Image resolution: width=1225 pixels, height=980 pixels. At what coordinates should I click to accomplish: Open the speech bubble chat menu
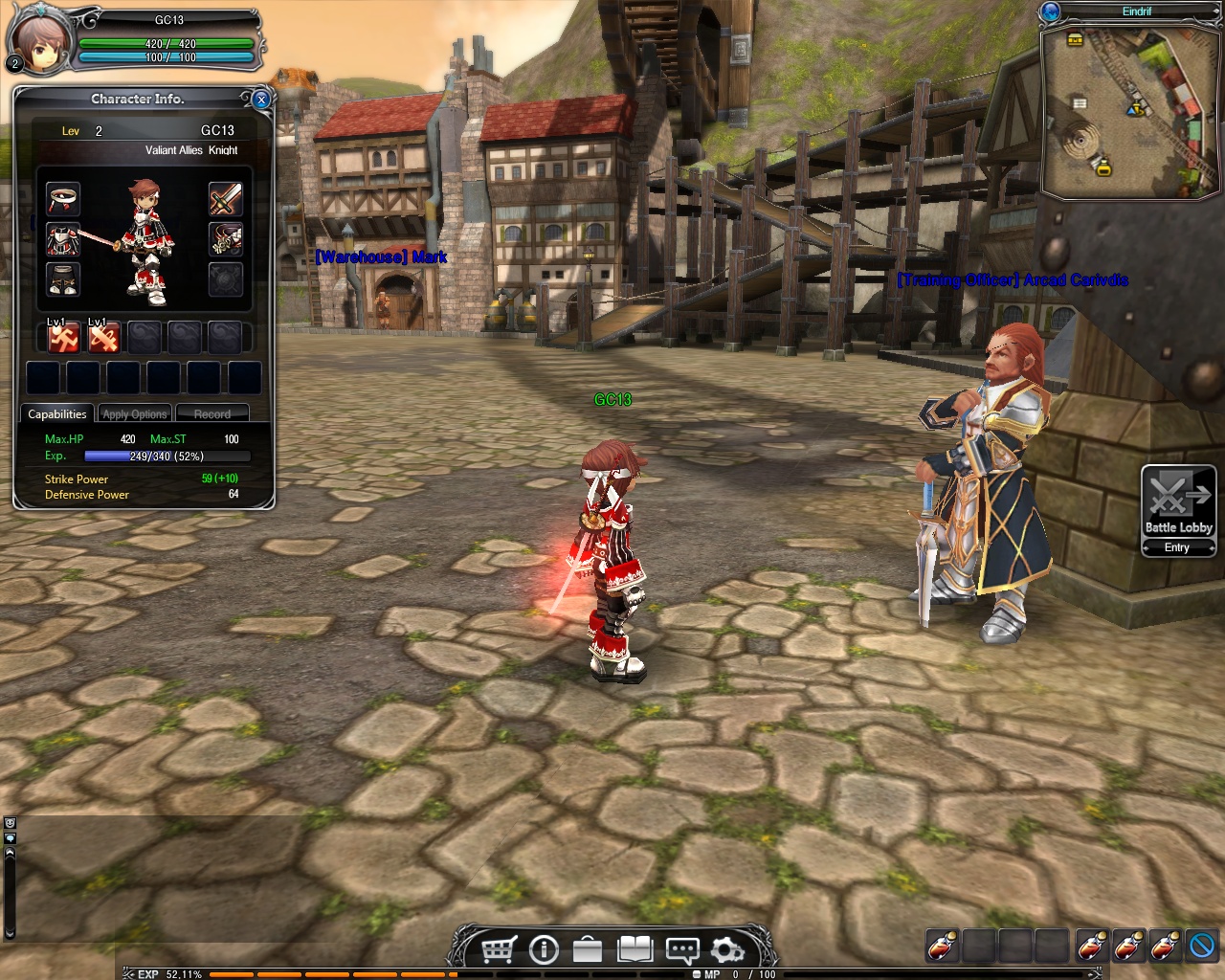pyautogui.click(x=681, y=949)
